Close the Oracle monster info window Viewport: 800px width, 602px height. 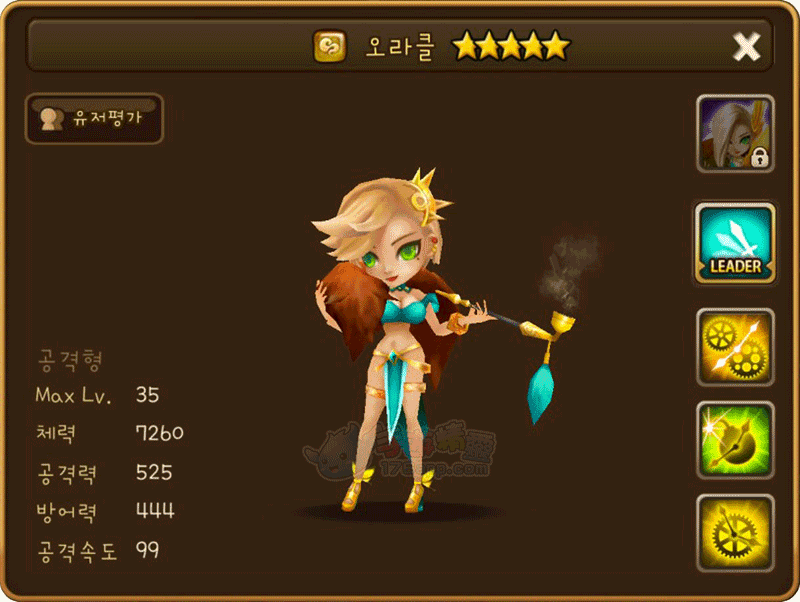point(746,46)
